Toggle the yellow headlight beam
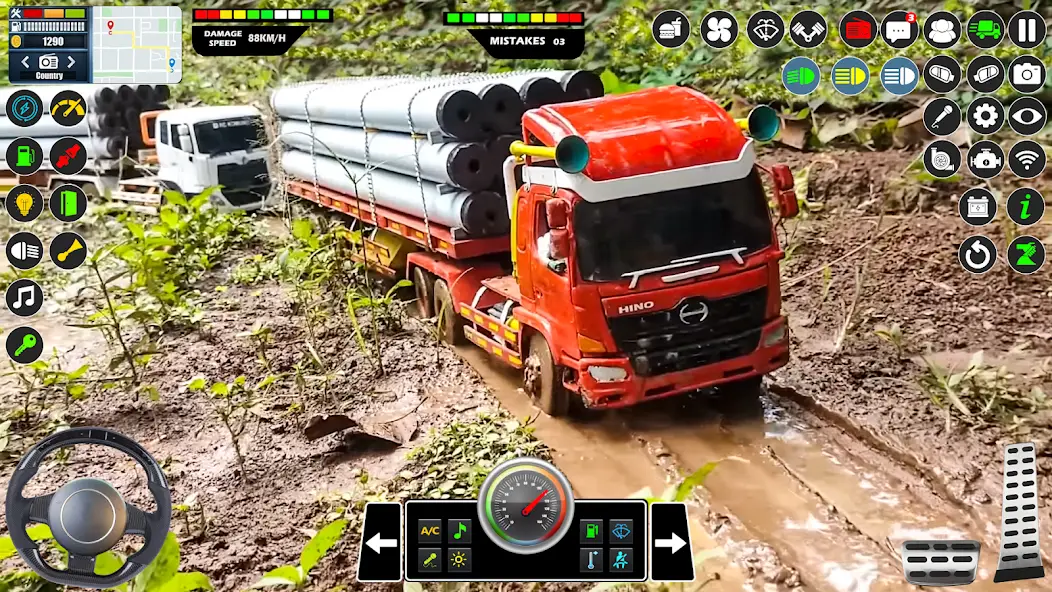 pyautogui.click(x=850, y=76)
